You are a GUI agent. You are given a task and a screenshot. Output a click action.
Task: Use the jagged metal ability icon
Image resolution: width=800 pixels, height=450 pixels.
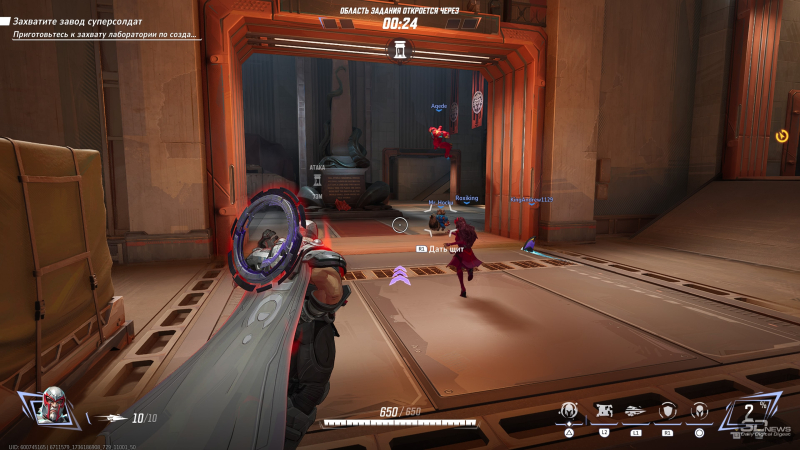coord(603,410)
